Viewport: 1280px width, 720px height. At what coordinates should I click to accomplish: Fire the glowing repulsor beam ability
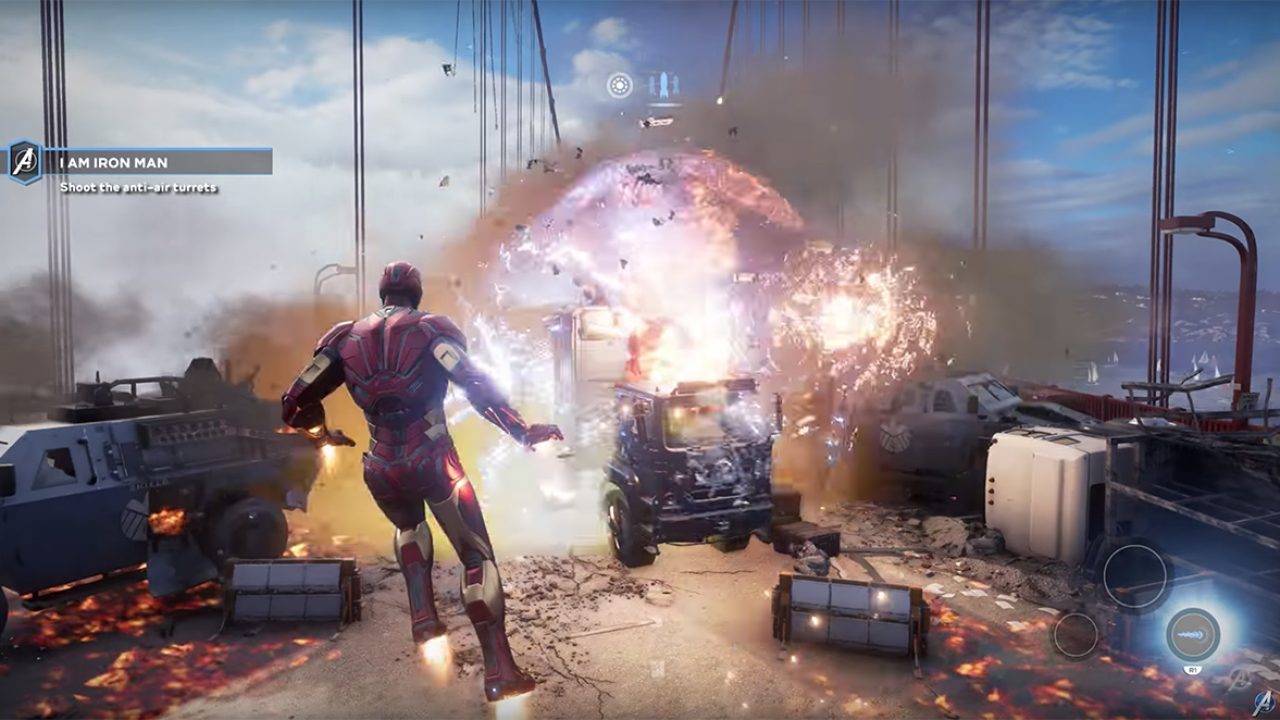(x=1193, y=634)
